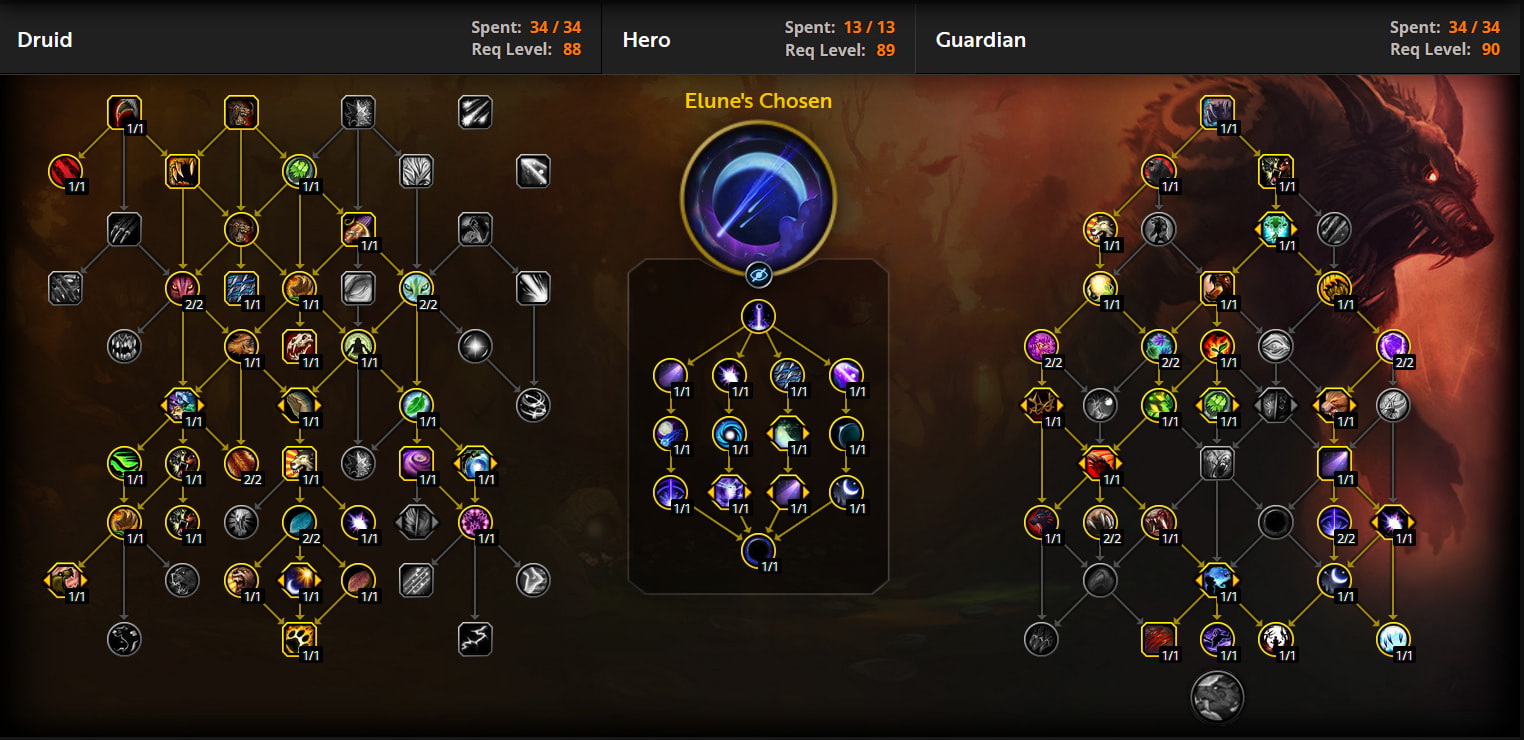Screen dimensions: 1524x740
Task: Choose the unlearned black circle Guardian talent
Action: tap(1275, 522)
